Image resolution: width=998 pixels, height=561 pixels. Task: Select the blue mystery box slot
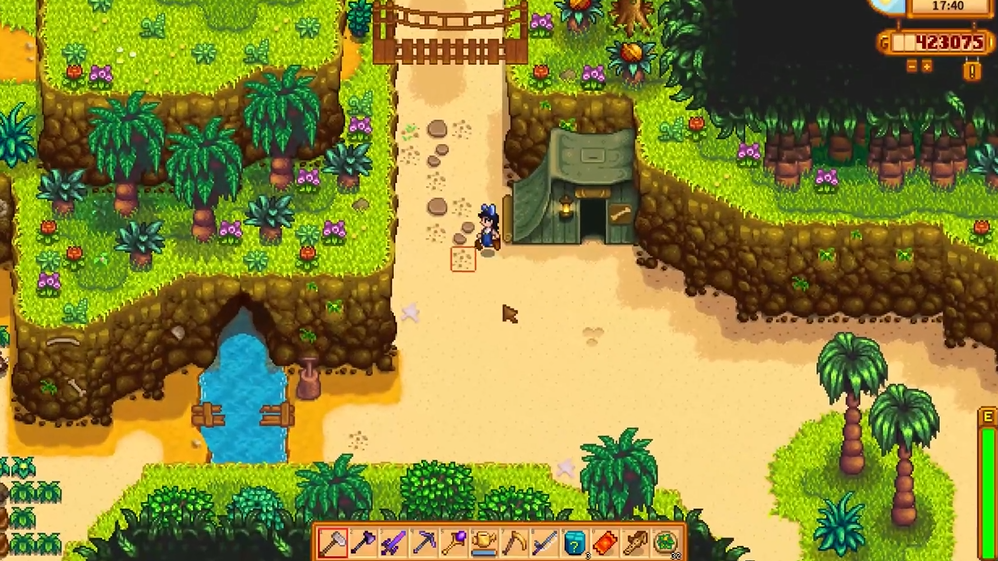coord(575,543)
